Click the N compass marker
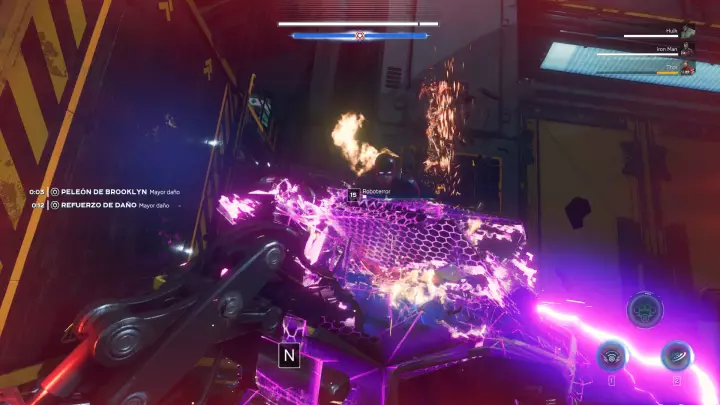 pyautogui.click(x=291, y=354)
